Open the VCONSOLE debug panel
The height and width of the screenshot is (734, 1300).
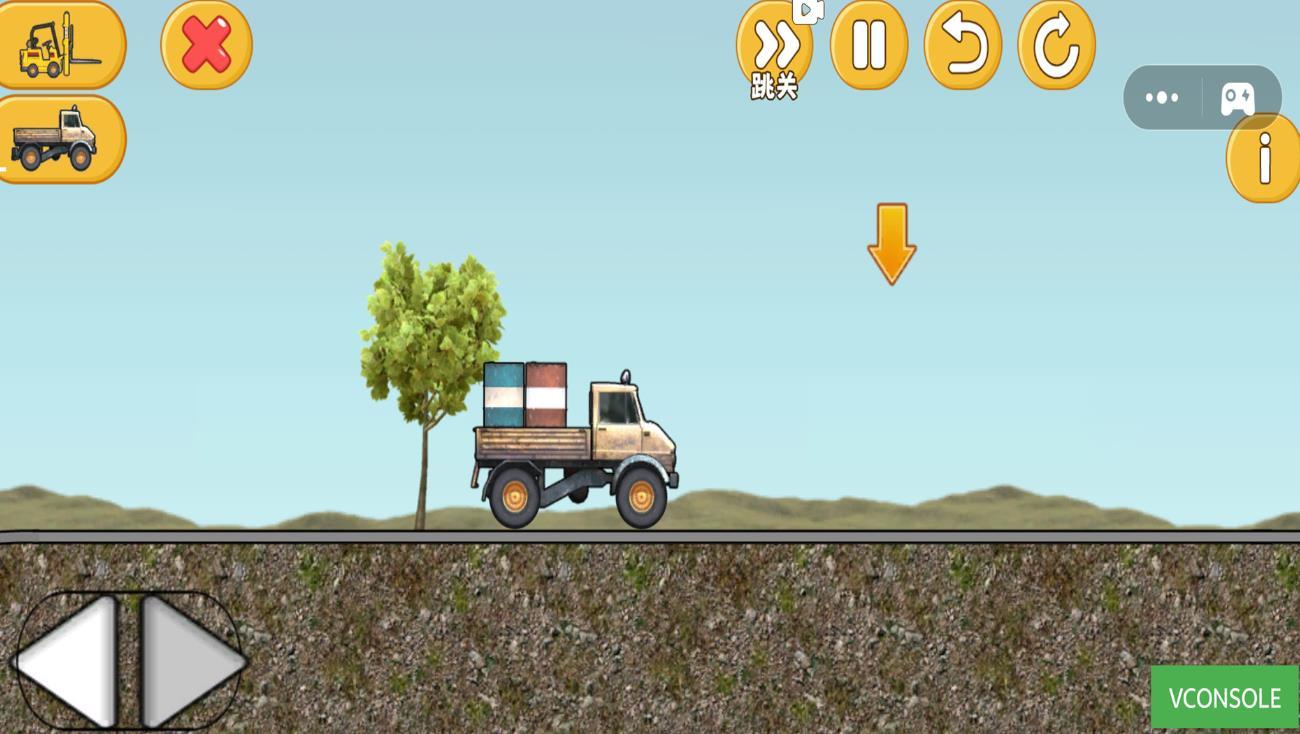(1224, 697)
